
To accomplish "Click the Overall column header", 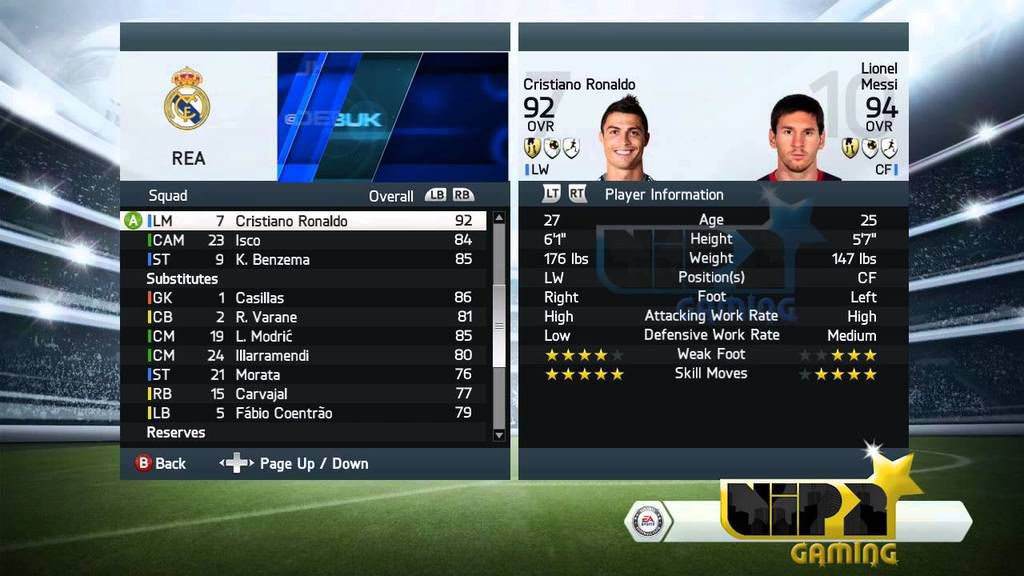I will 391,196.
